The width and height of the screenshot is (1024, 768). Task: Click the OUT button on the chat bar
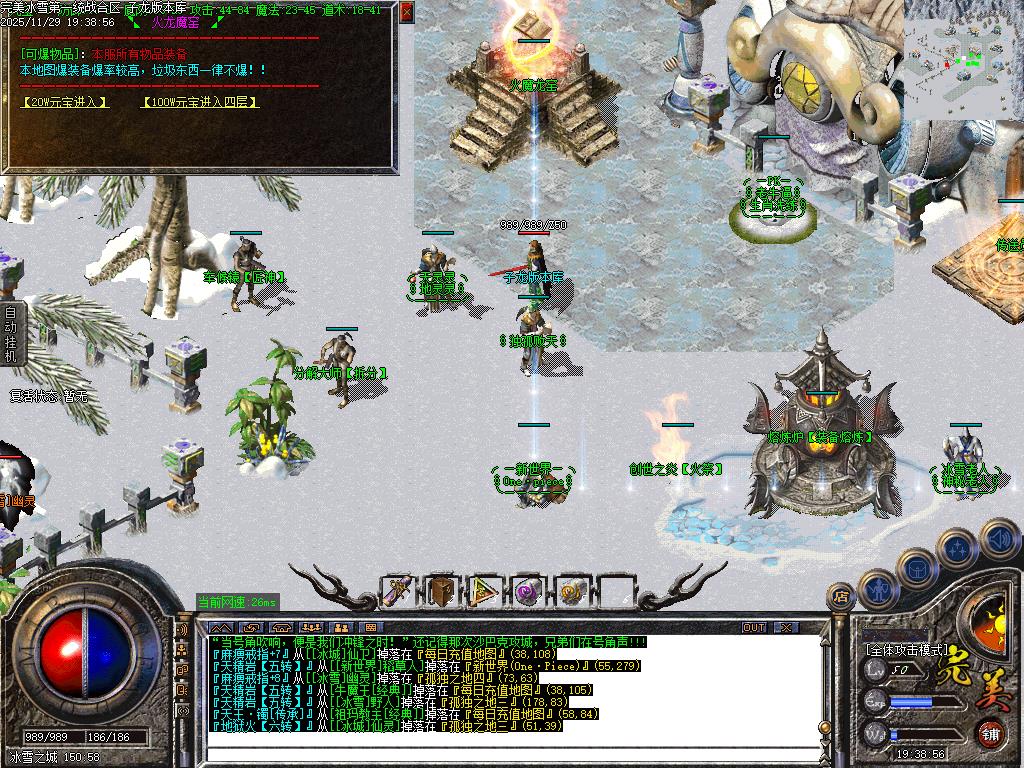(x=754, y=627)
